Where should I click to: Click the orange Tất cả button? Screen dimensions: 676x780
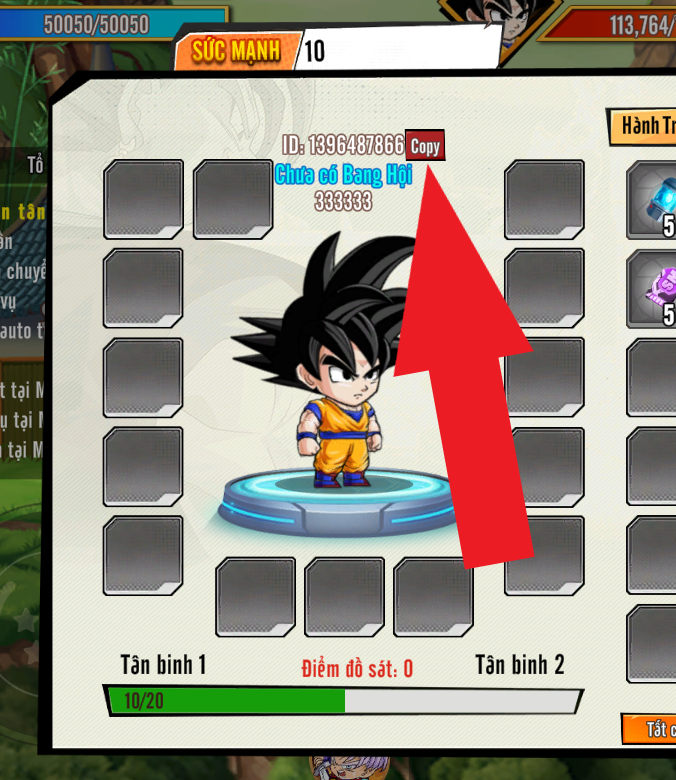(651, 728)
